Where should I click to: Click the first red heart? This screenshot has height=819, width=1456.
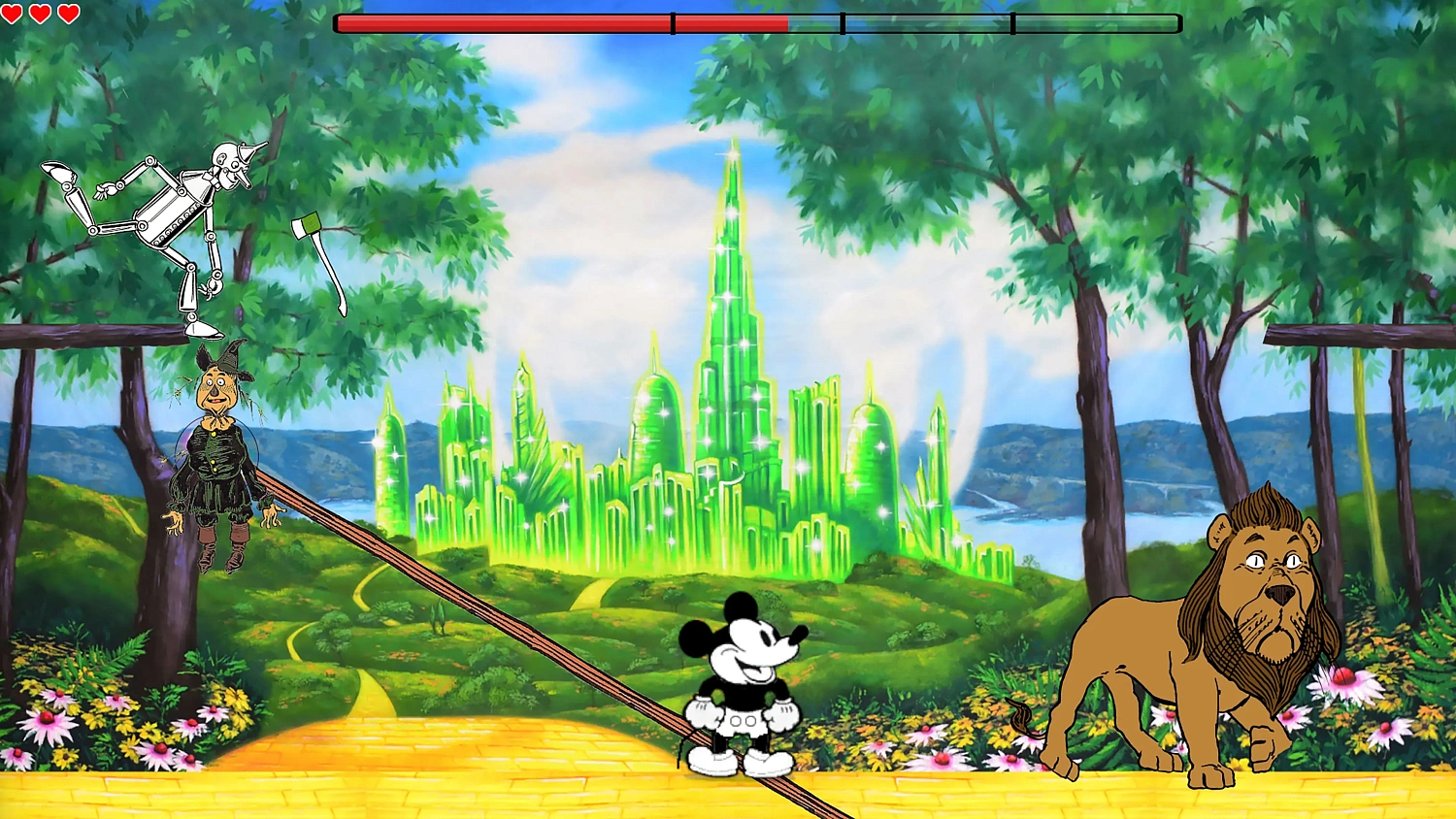coord(14,15)
